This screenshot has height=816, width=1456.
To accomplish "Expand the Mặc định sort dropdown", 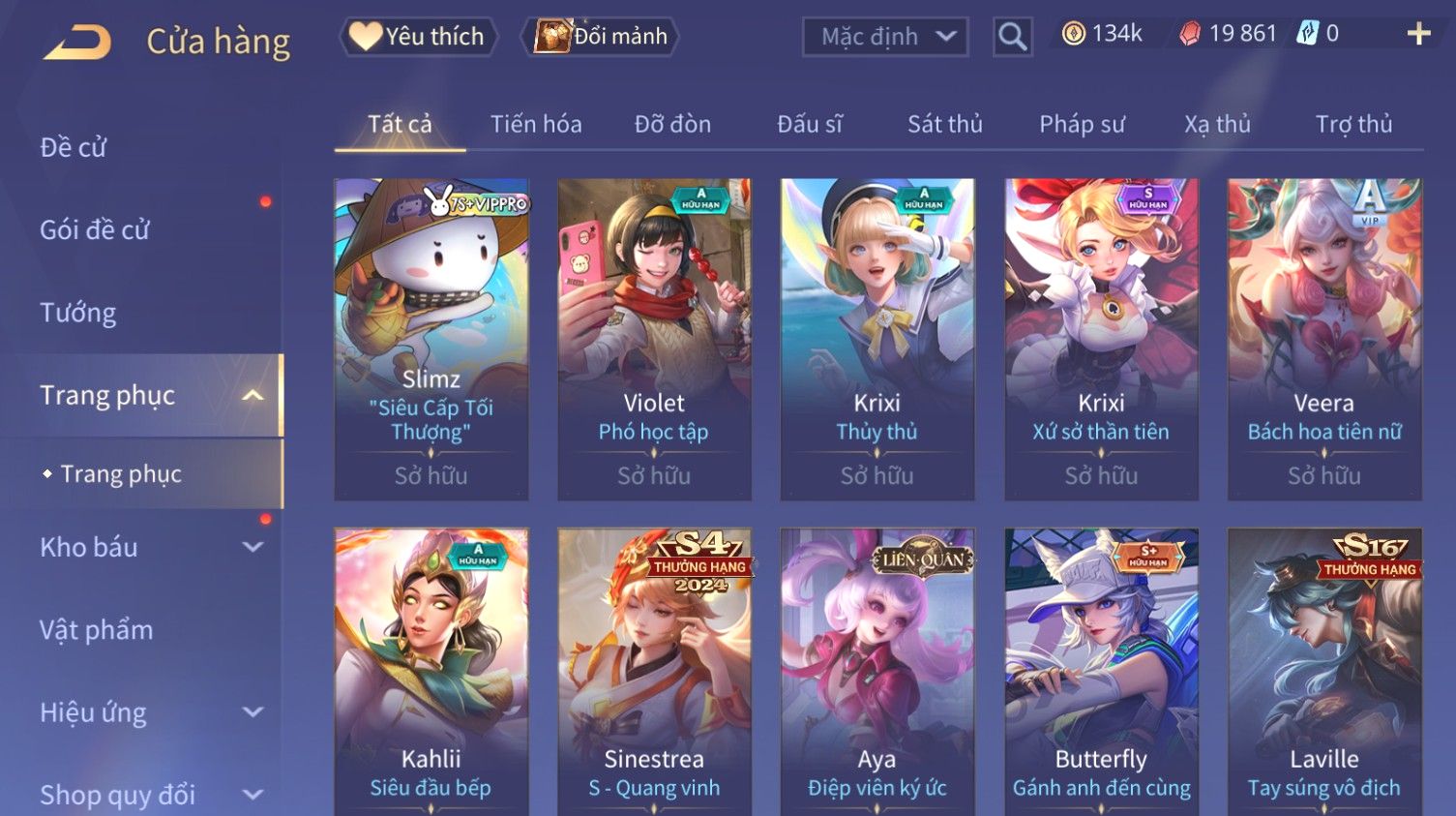I will point(885,37).
